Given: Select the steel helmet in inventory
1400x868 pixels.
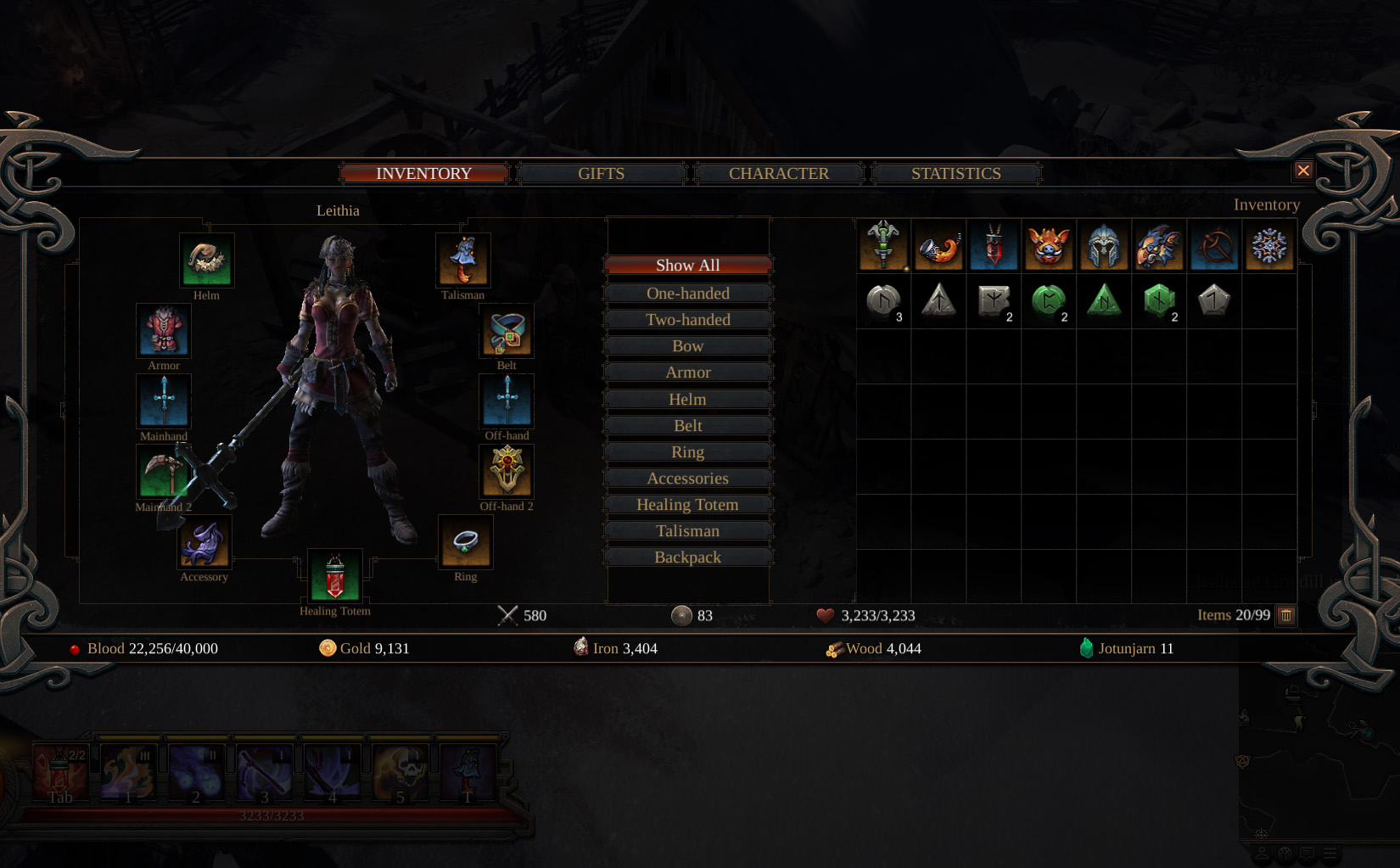Looking at the screenshot, I should [x=1103, y=246].
